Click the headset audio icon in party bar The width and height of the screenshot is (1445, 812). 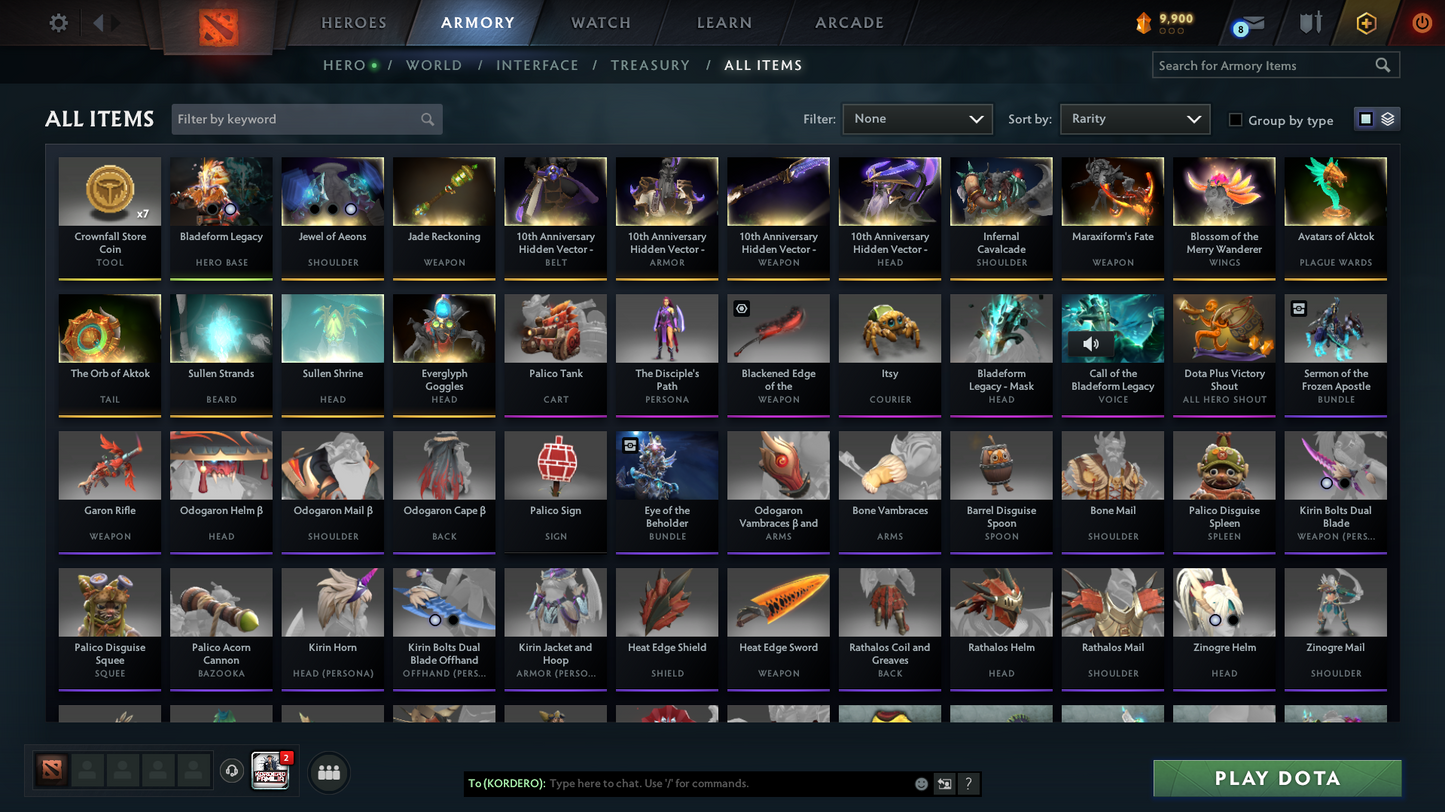click(232, 770)
